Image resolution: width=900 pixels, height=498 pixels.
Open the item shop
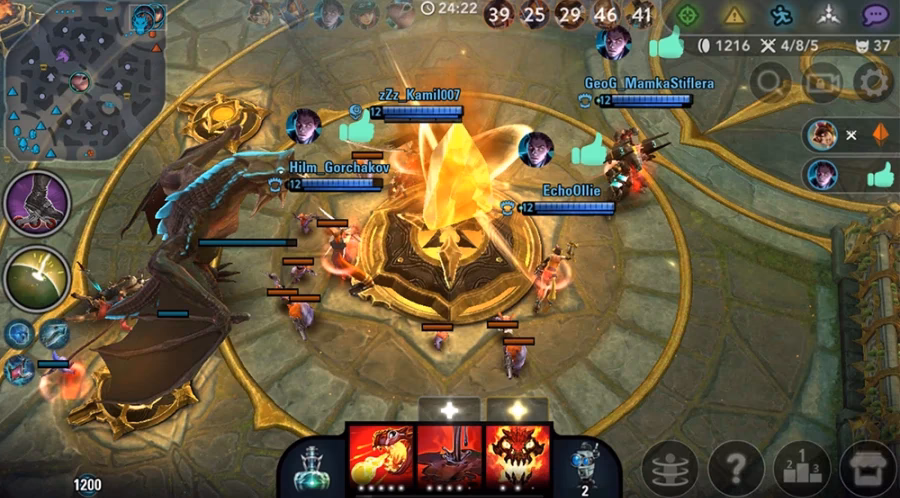pyautogui.click(x=867, y=467)
